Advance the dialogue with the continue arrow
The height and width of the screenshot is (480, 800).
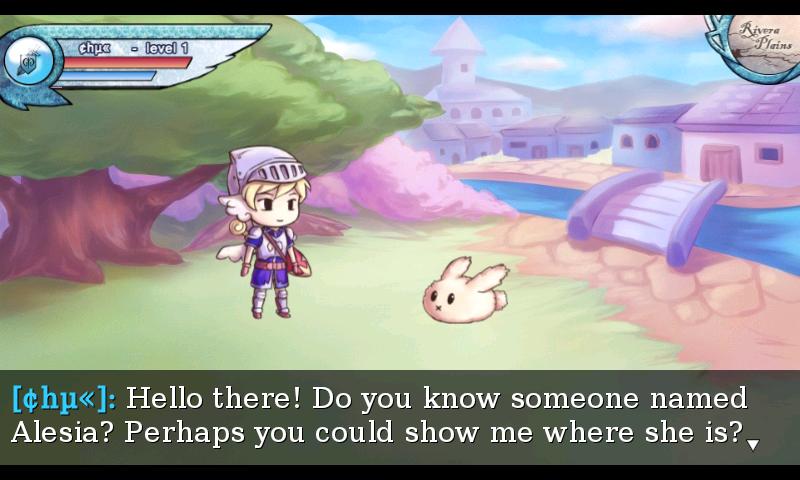coord(753,443)
